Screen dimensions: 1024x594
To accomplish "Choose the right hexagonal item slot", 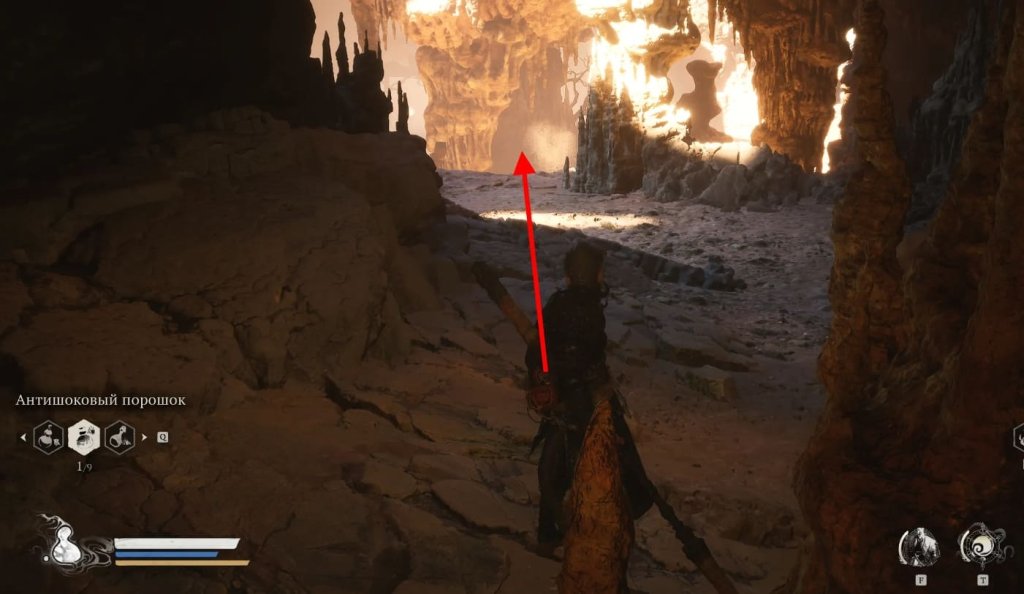I will click(120, 437).
